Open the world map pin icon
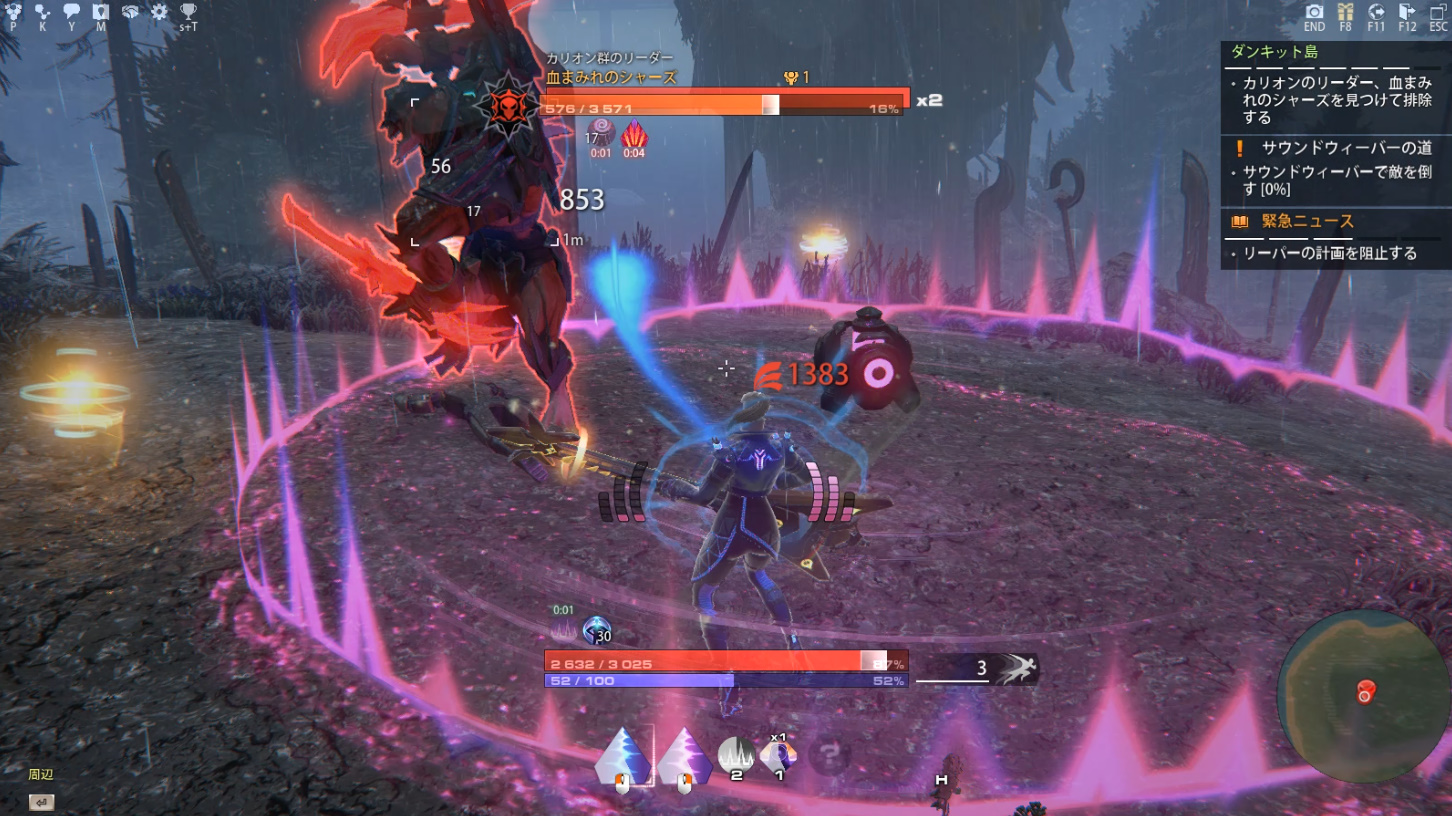The image size is (1452, 816). pyautogui.click(x=100, y=13)
